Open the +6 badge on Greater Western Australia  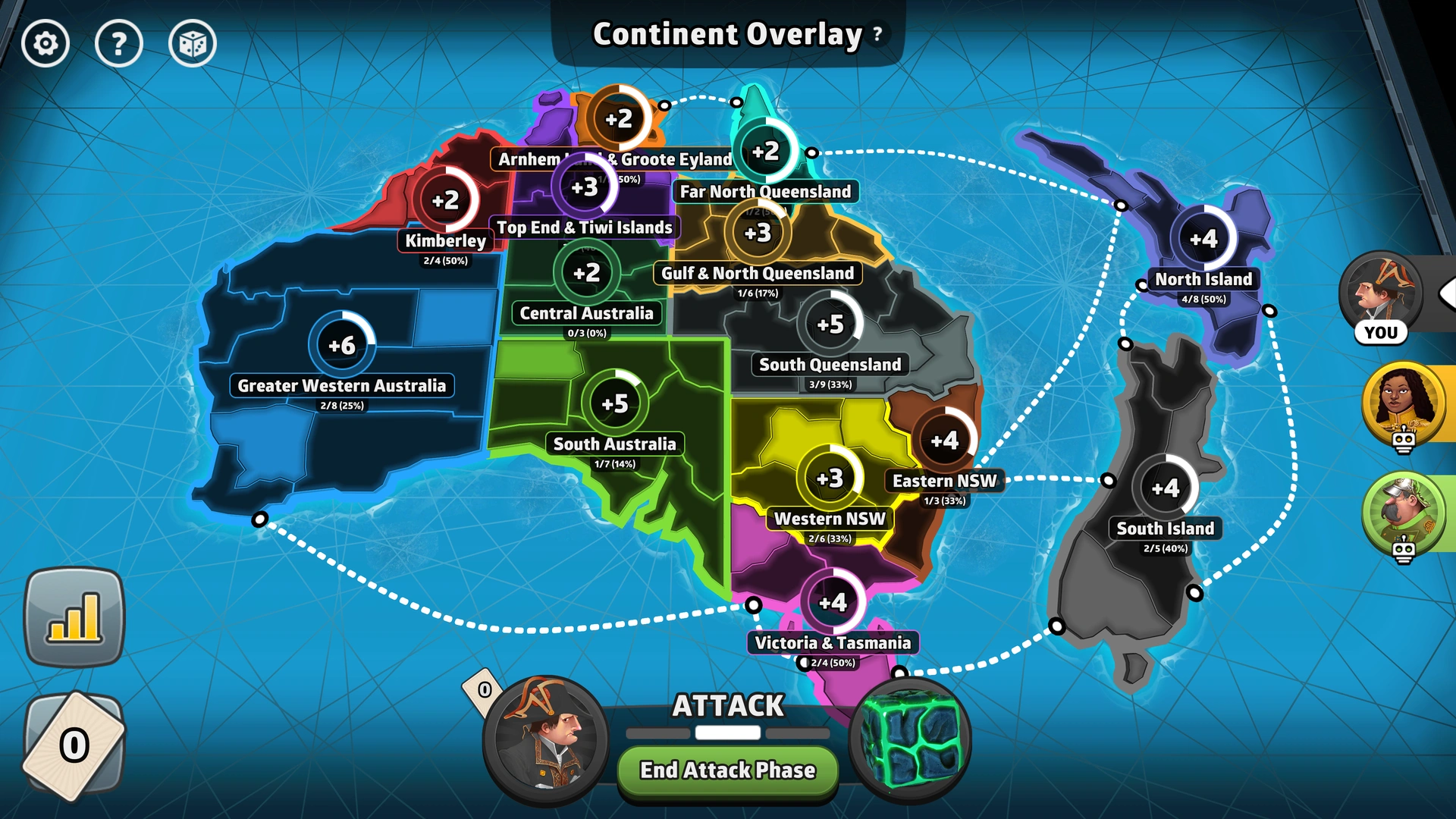point(341,346)
